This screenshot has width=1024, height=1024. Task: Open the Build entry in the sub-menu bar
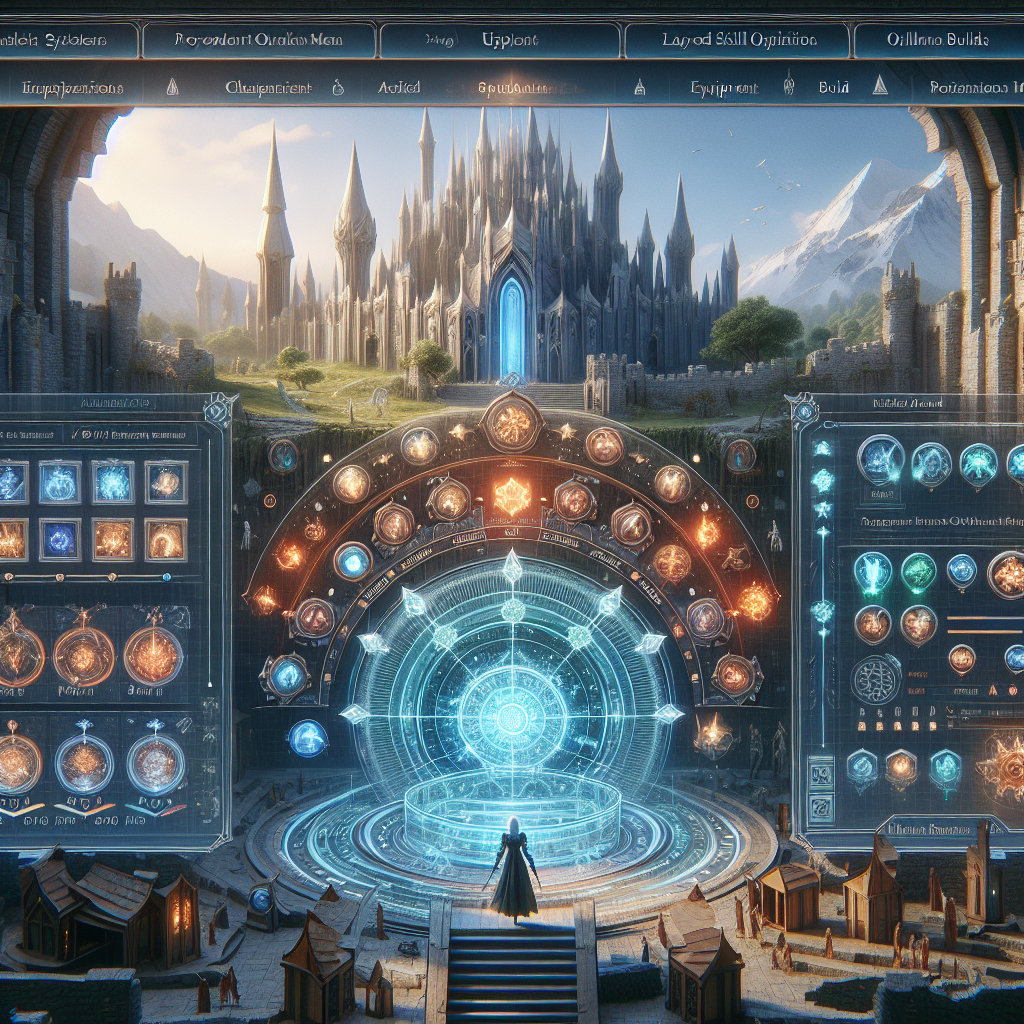tap(833, 88)
